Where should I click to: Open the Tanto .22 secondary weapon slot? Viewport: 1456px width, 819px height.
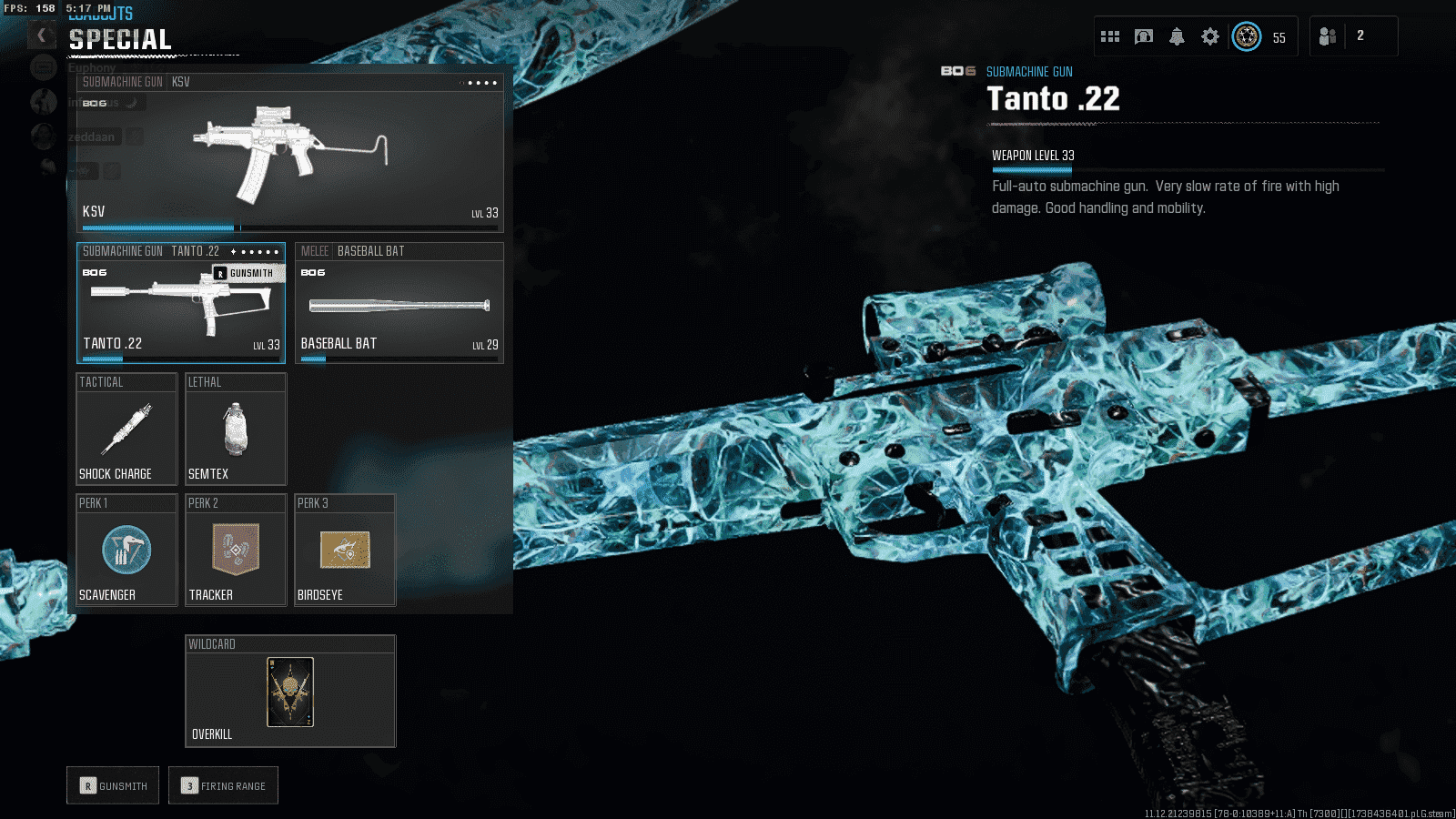180,305
